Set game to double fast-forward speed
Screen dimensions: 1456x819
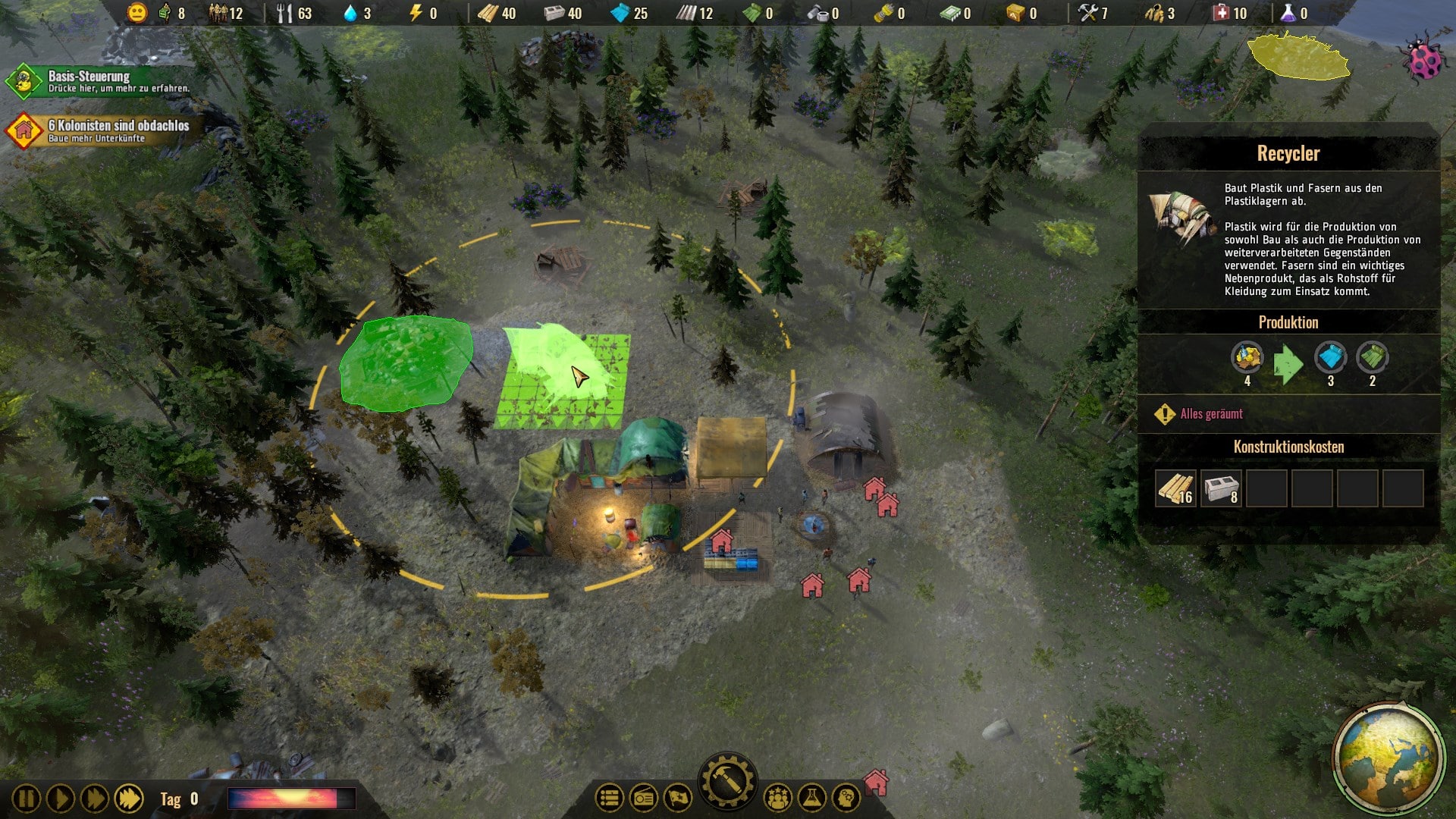point(95,799)
